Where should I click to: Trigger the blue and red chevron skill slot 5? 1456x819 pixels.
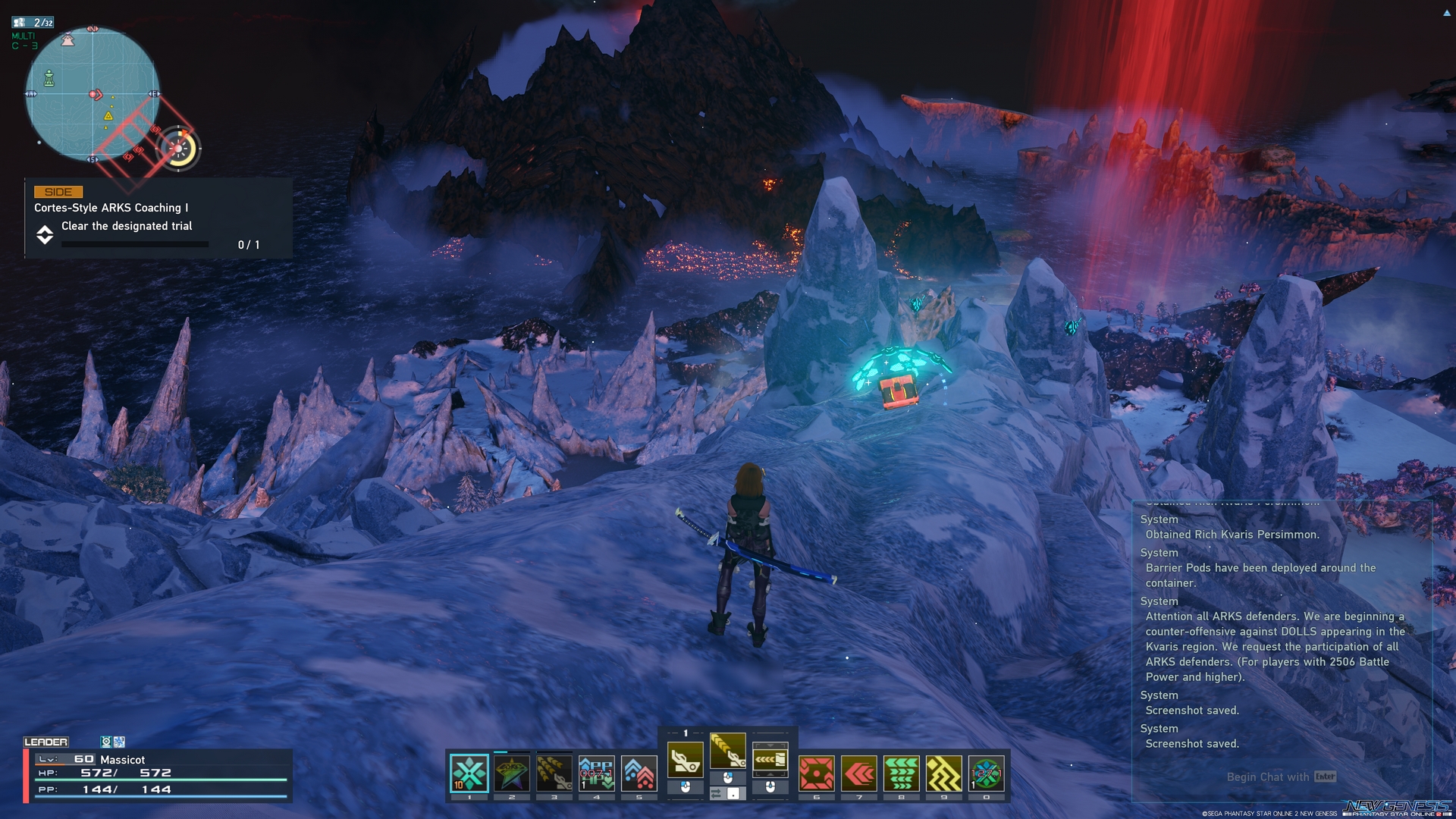click(x=637, y=770)
